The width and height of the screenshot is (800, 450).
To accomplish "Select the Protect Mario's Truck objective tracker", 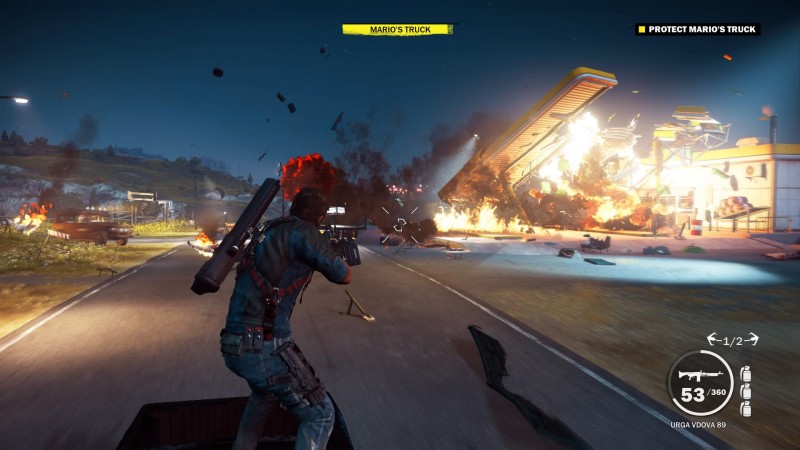I will coord(697,29).
